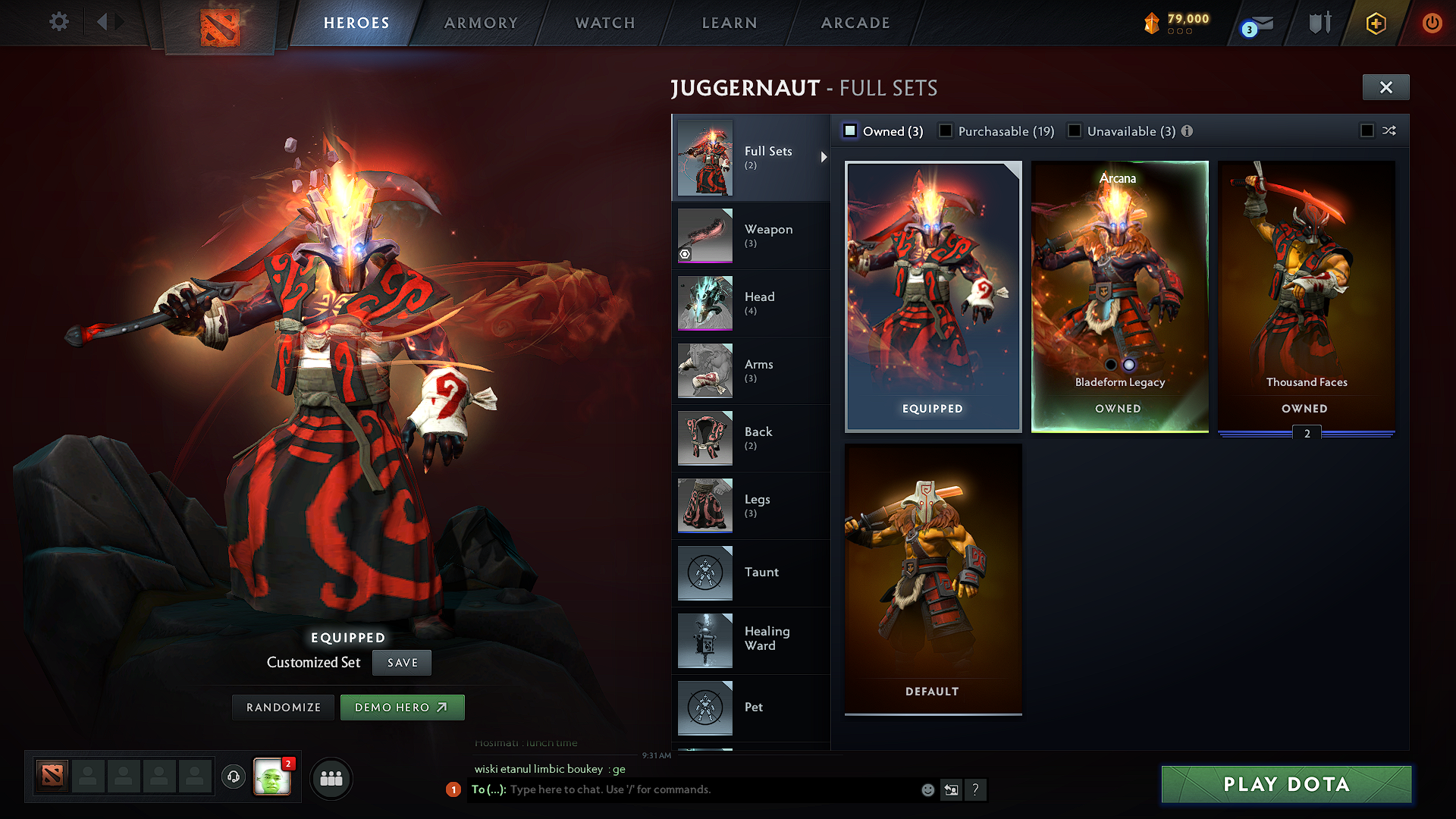The image size is (1456, 819).
Task: Enable the Purchasable (19) filter
Action: point(945,130)
